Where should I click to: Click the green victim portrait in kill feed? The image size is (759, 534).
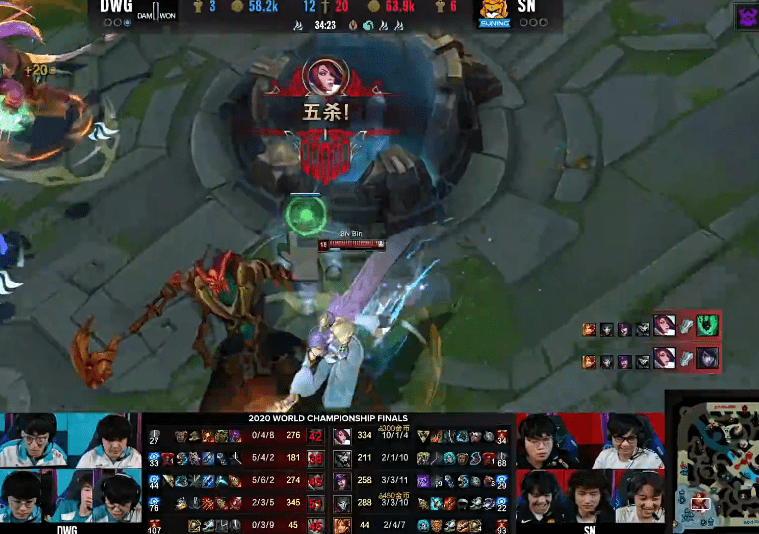(707, 327)
